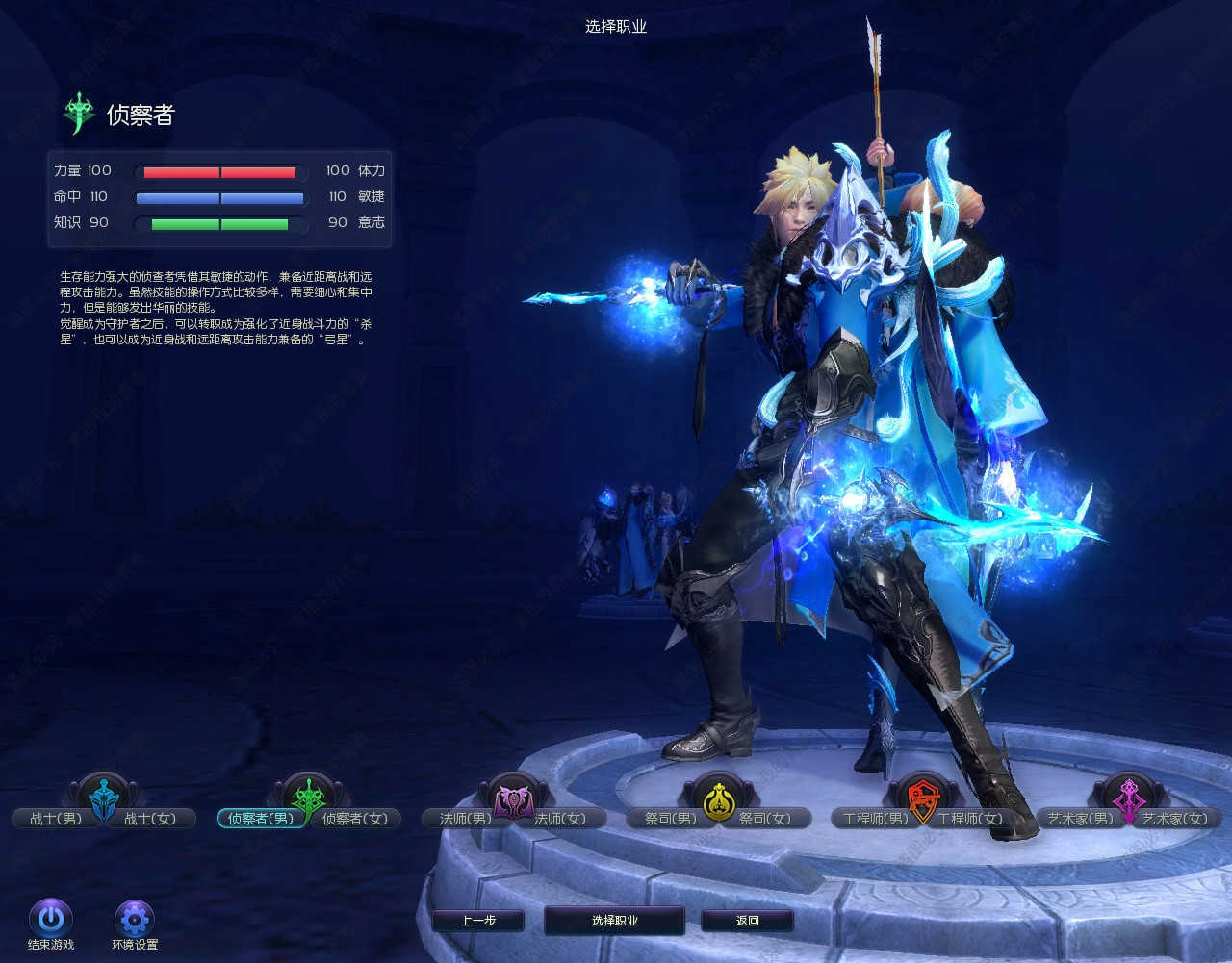Open 环境设置 settings gear icon

pyautogui.click(x=135, y=919)
